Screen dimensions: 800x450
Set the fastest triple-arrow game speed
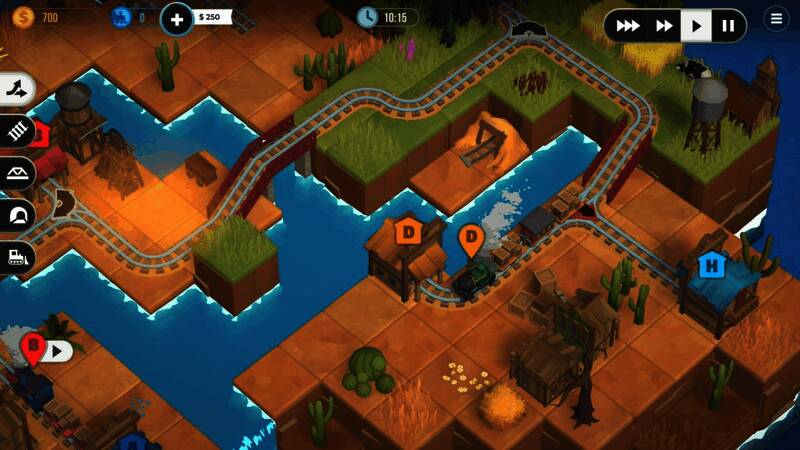coord(628,25)
